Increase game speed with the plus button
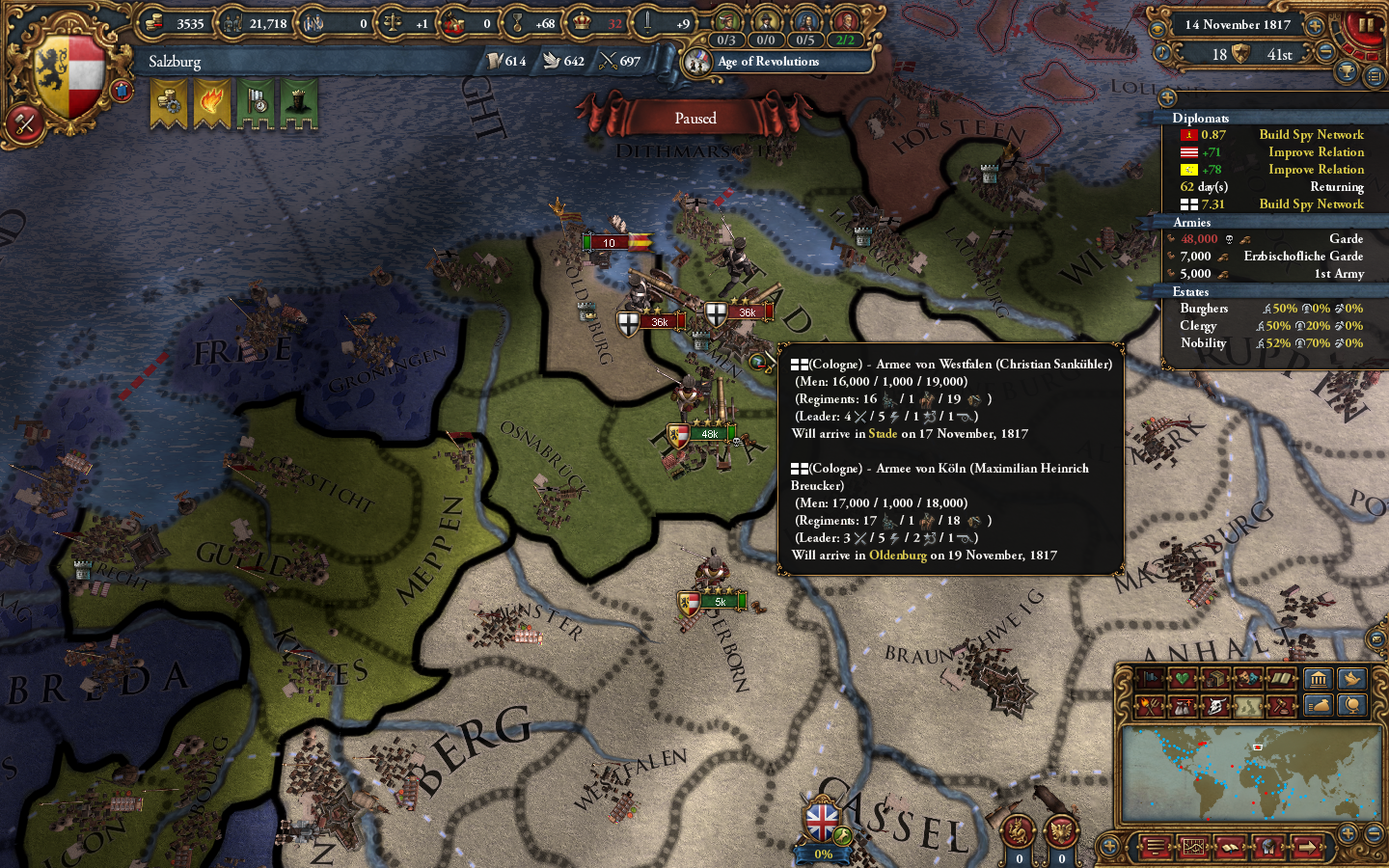1389x868 pixels. 1315,26
